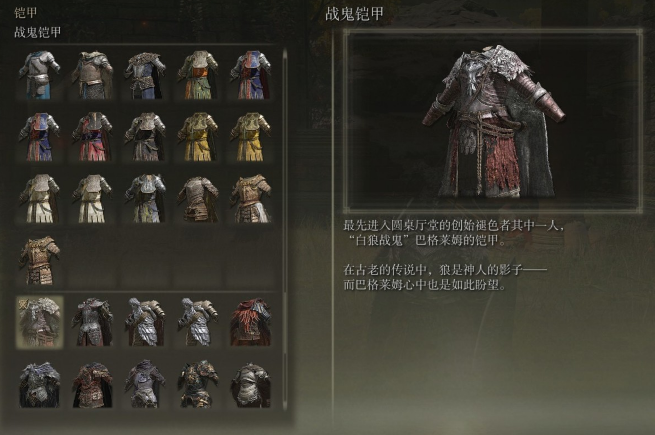Choose the steel armor with teal cloth
Viewport: 655px width, 435px height.
coord(40,74)
